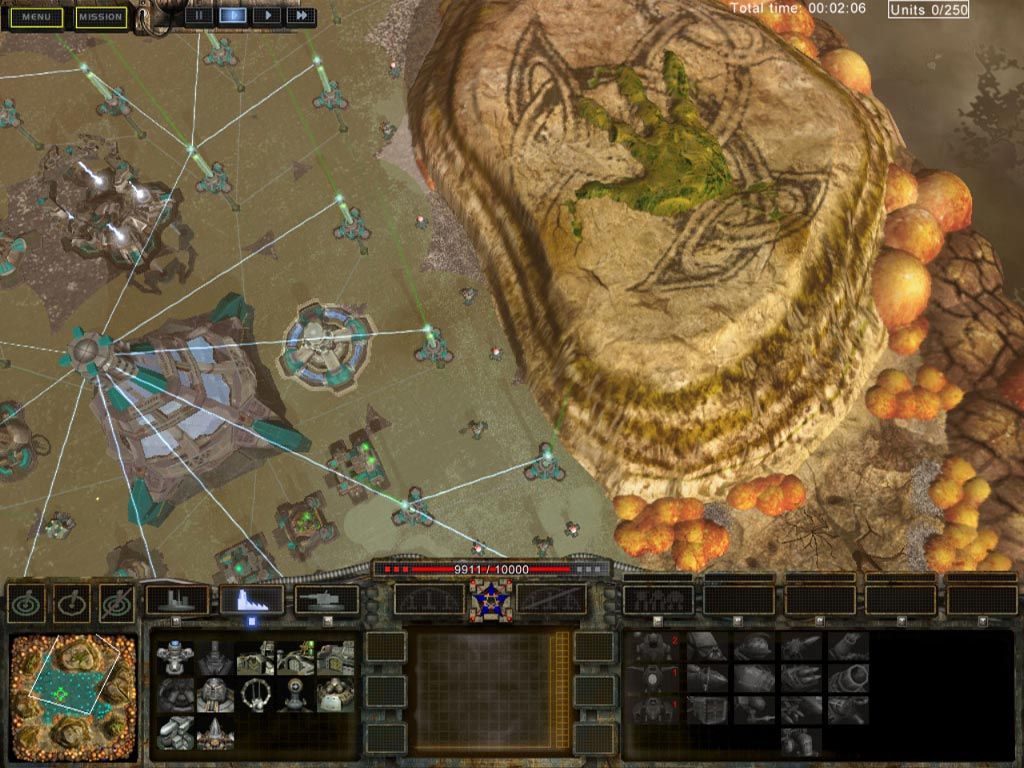The height and width of the screenshot is (768, 1024).
Task: Choose the large cannon barrel unit icon
Action: pyautogui.click(x=848, y=679)
